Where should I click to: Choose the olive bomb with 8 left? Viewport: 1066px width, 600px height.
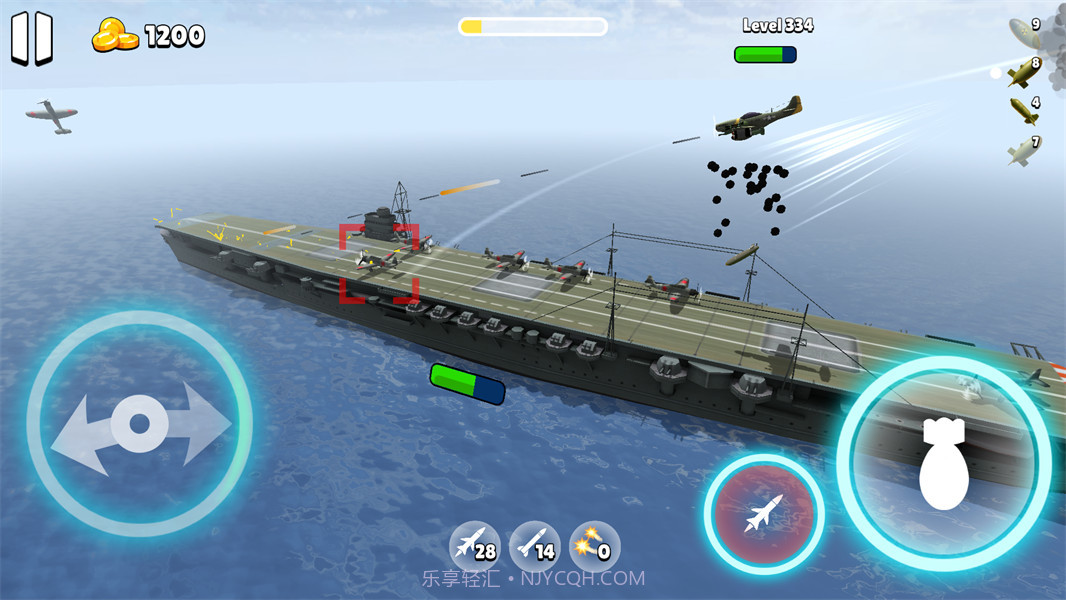coord(1023,72)
